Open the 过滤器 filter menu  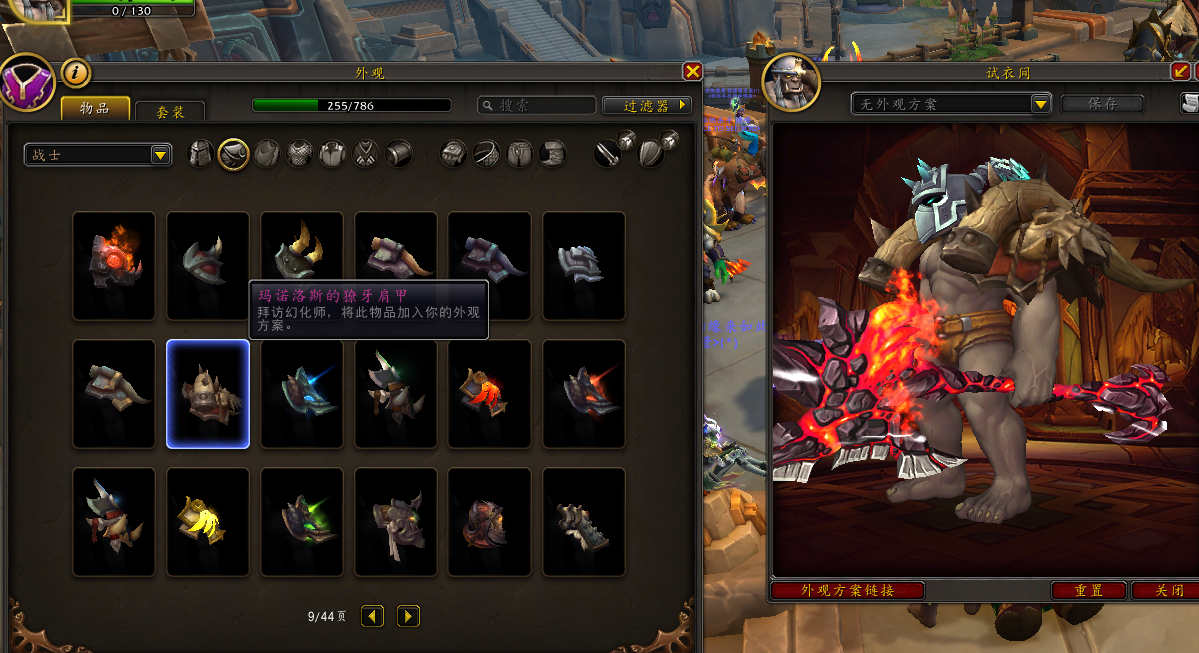(647, 105)
